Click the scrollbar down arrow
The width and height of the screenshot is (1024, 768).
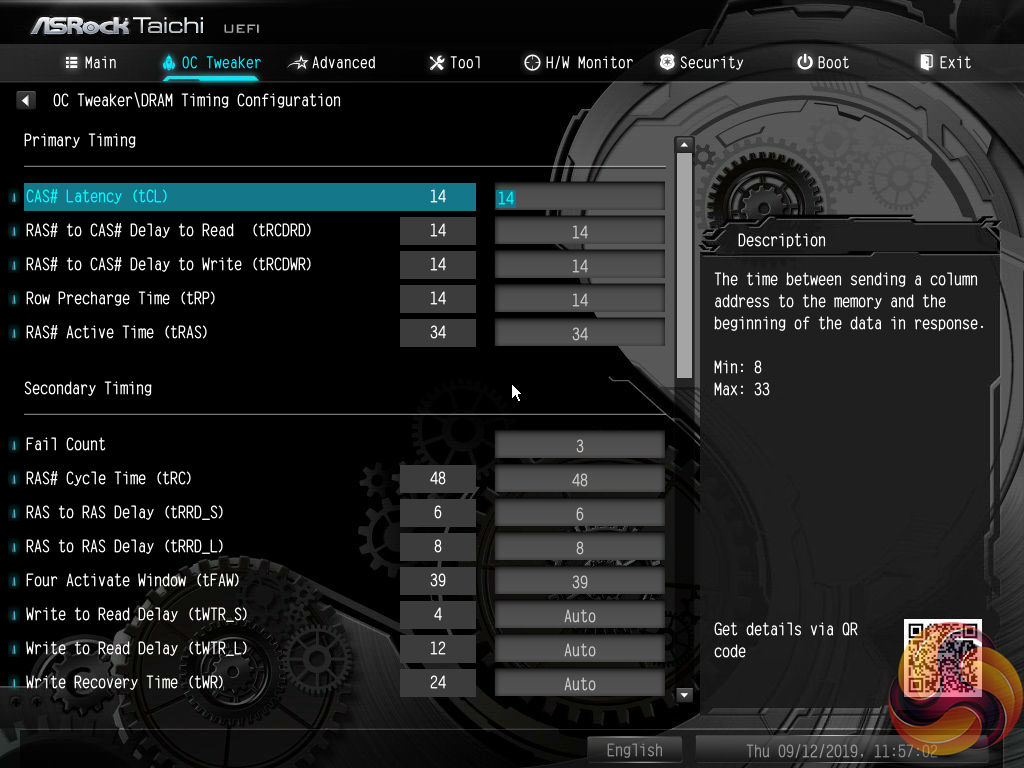(685, 694)
